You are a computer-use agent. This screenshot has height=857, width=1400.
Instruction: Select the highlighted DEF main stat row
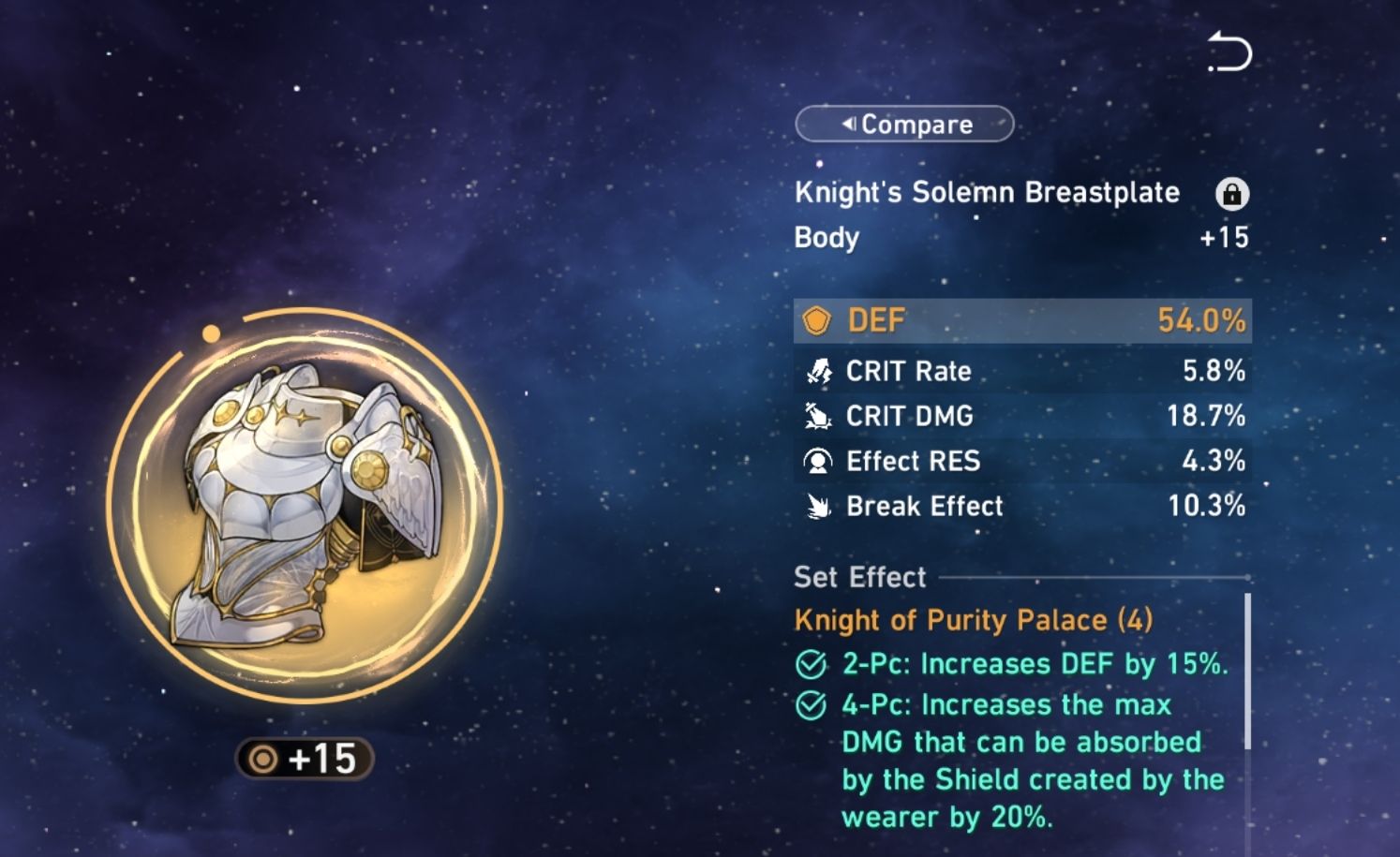coord(1021,320)
